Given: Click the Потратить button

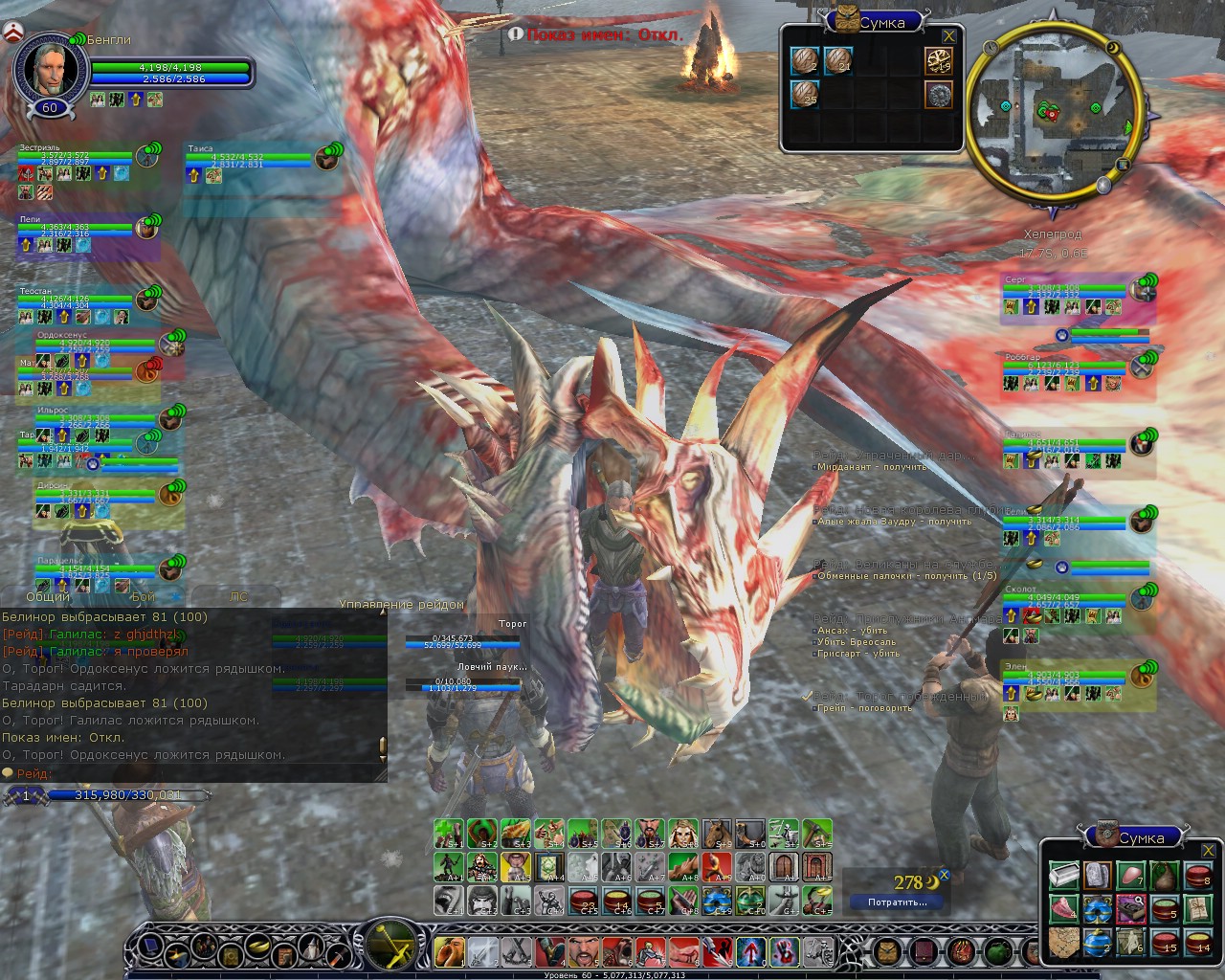Looking at the screenshot, I should pos(897,902).
